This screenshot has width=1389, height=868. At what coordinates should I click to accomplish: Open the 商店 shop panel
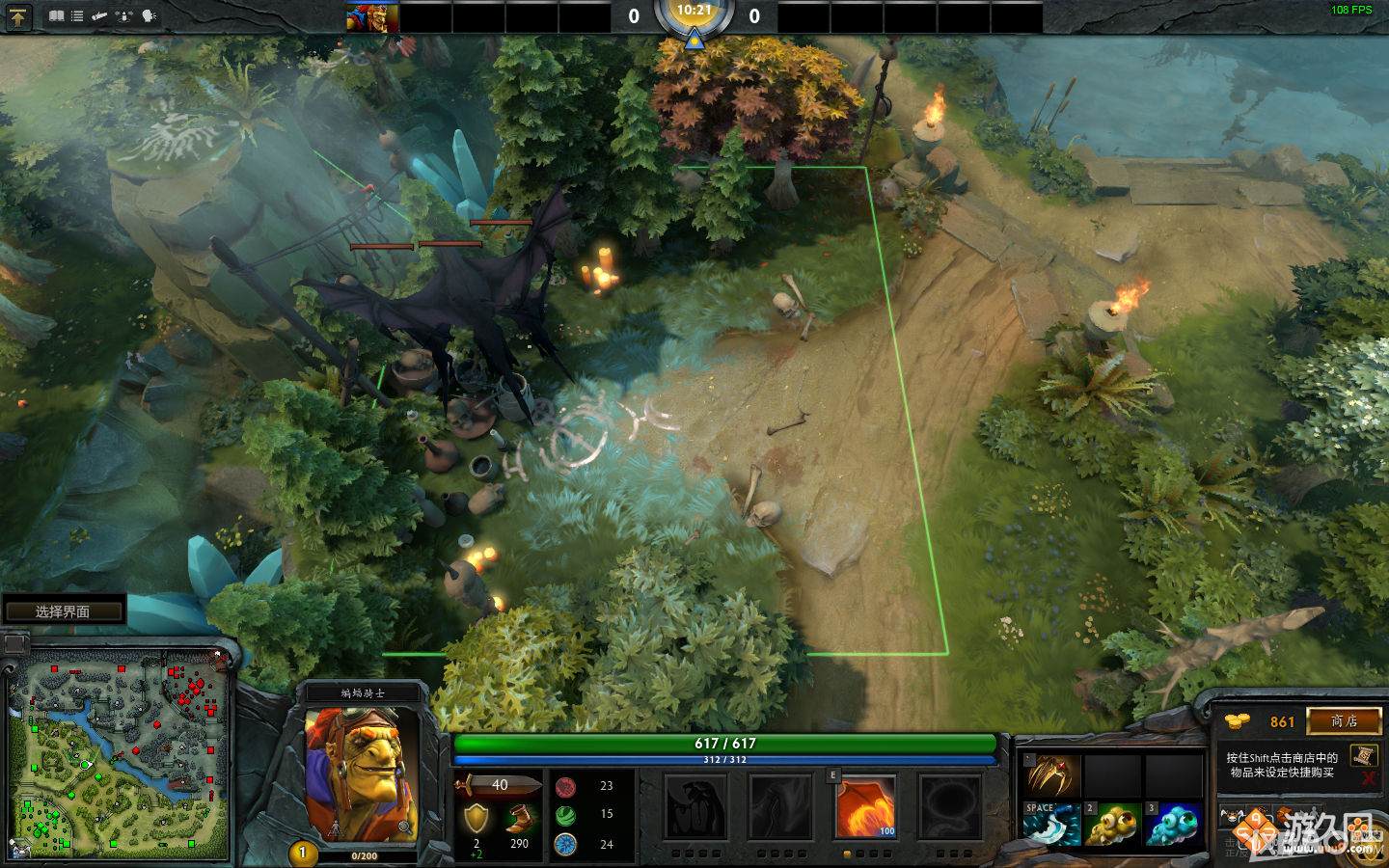tap(1345, 720)
